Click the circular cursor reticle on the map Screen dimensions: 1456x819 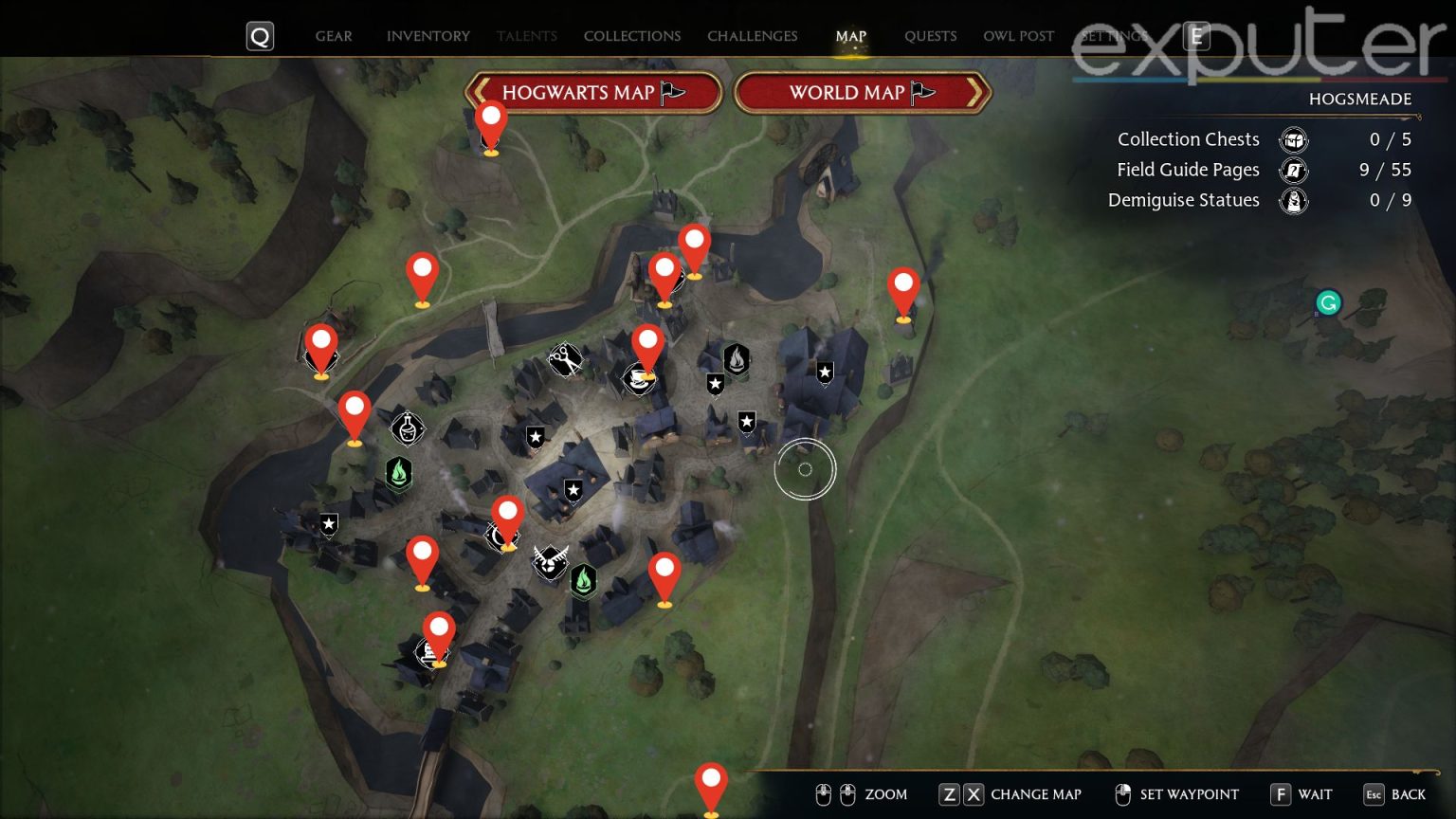coord(805,469)
